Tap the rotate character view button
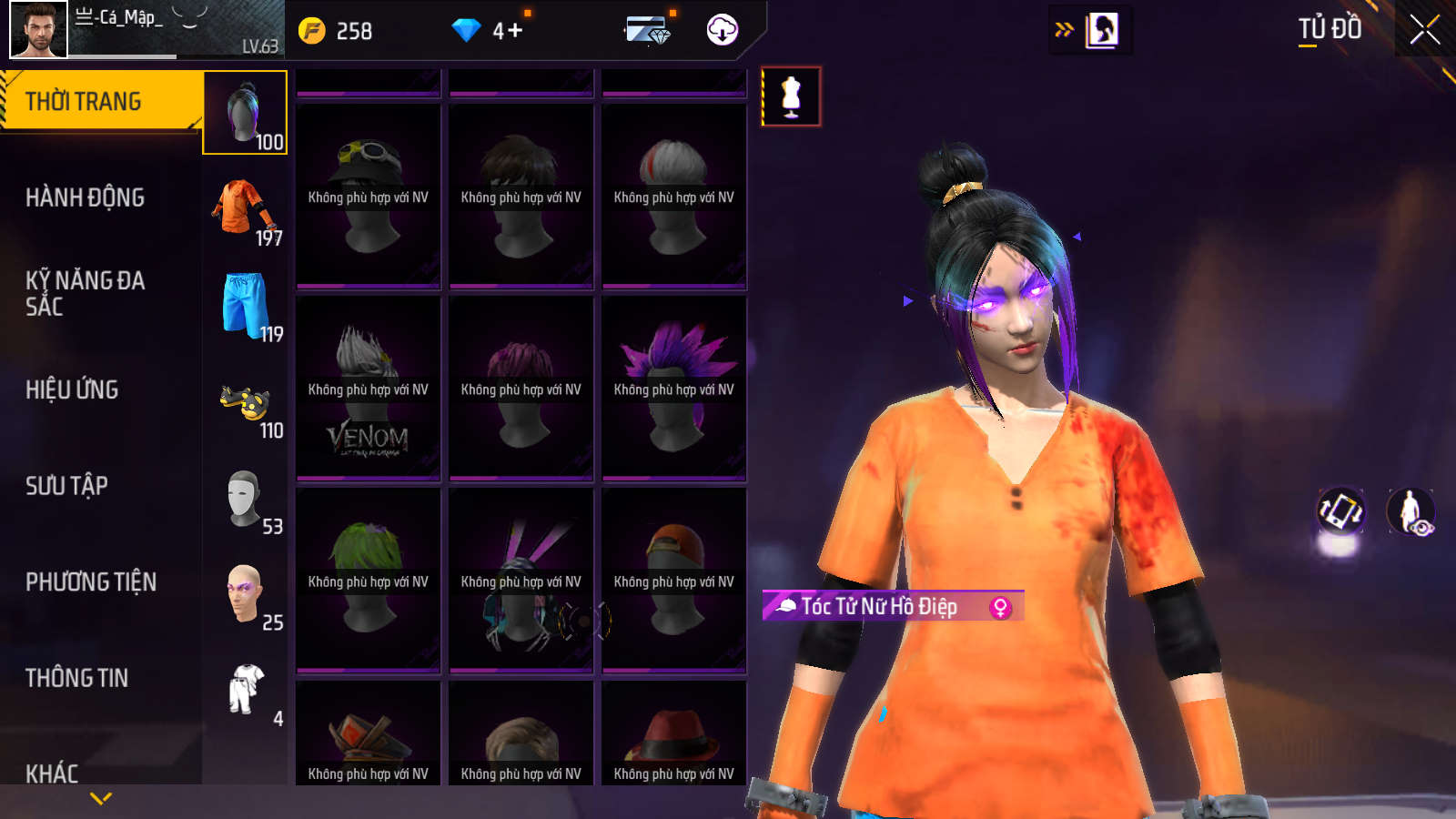 (1340, 511)
